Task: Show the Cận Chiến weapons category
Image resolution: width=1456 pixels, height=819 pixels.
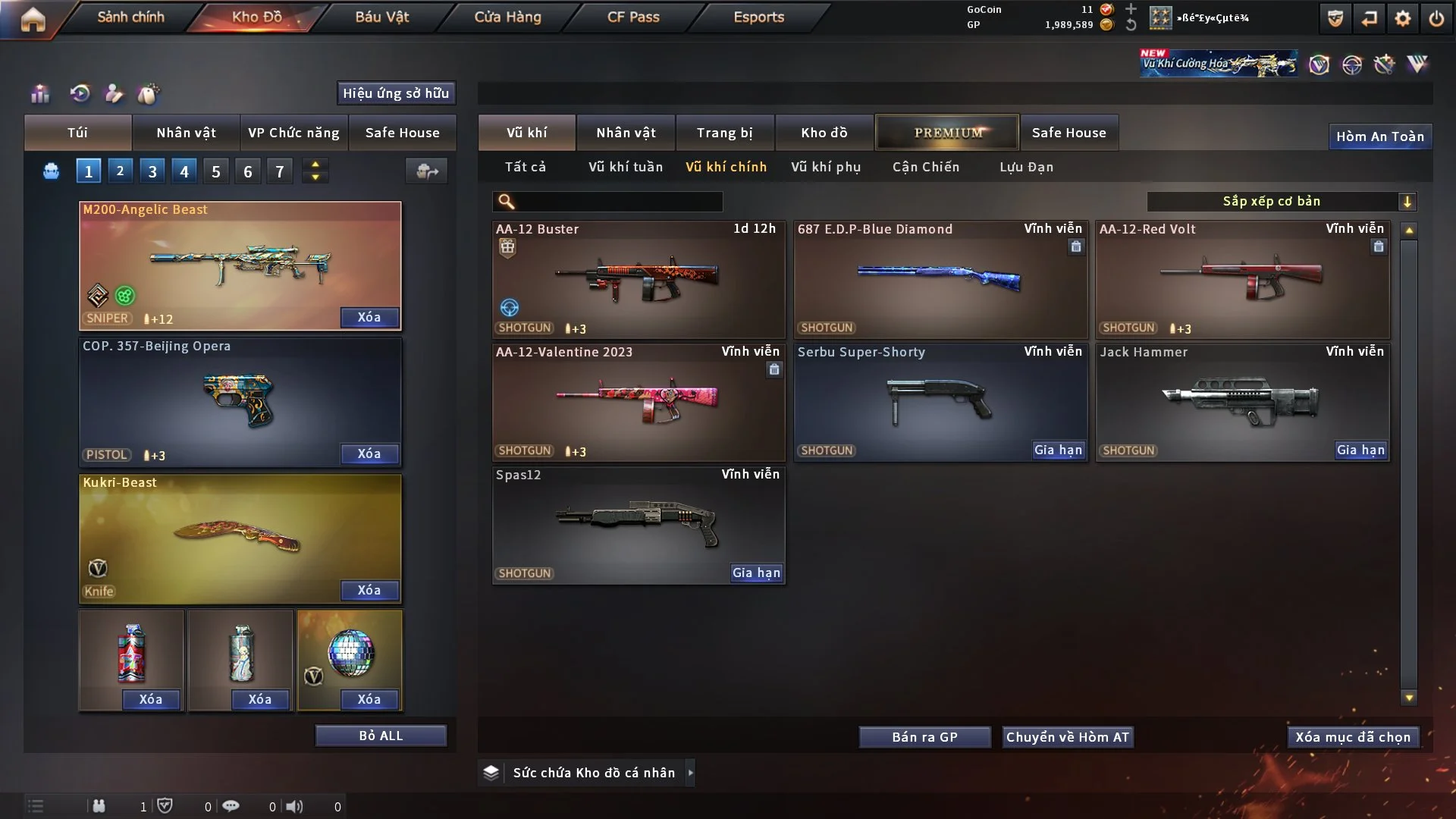Action: pyautogui.click(x=925, y=167)
